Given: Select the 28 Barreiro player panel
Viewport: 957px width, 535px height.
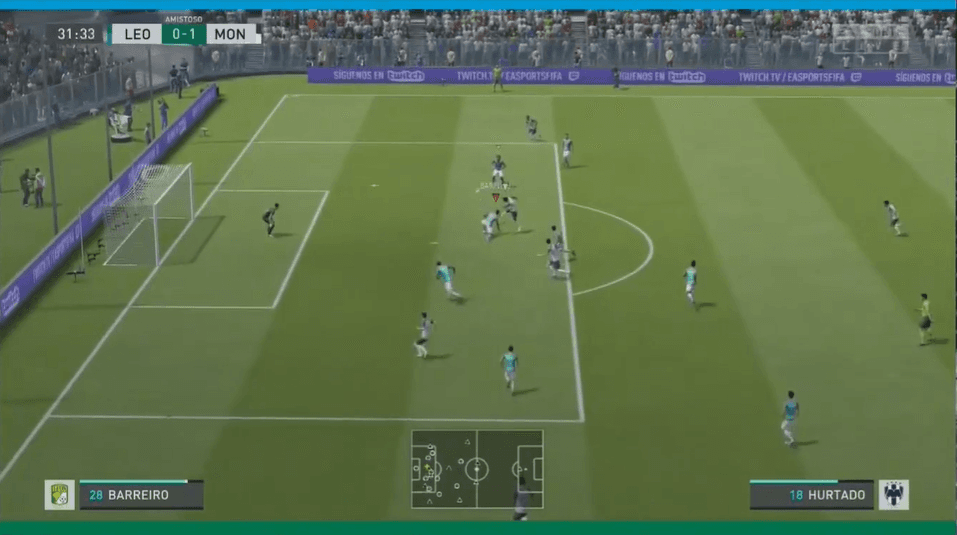Looking at the screenshot, I should (141, 495).
